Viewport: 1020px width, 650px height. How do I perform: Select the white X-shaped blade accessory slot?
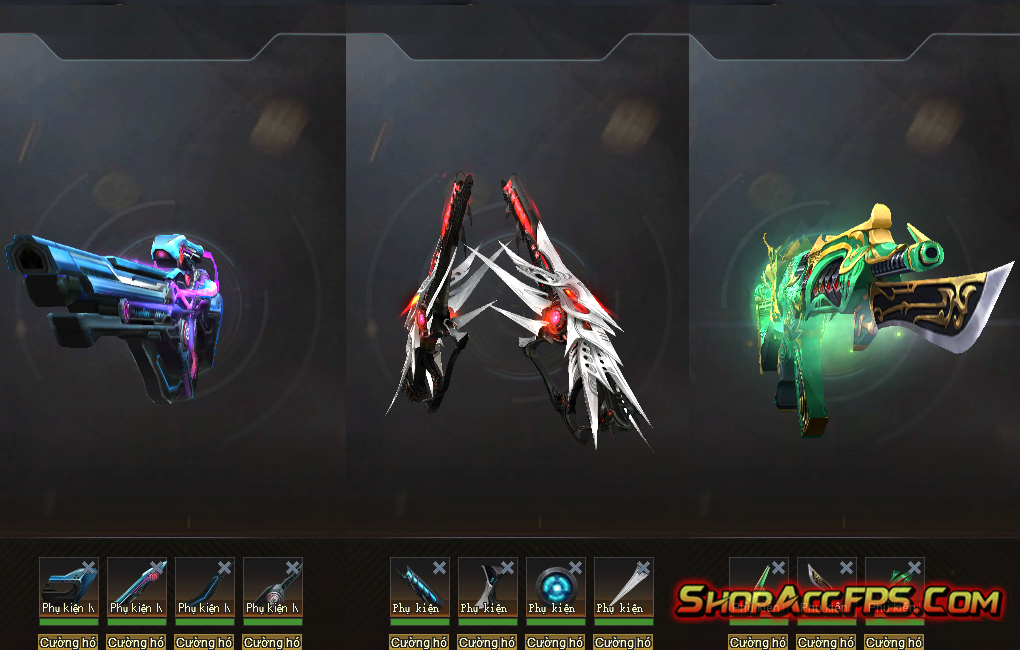(487, 587)
